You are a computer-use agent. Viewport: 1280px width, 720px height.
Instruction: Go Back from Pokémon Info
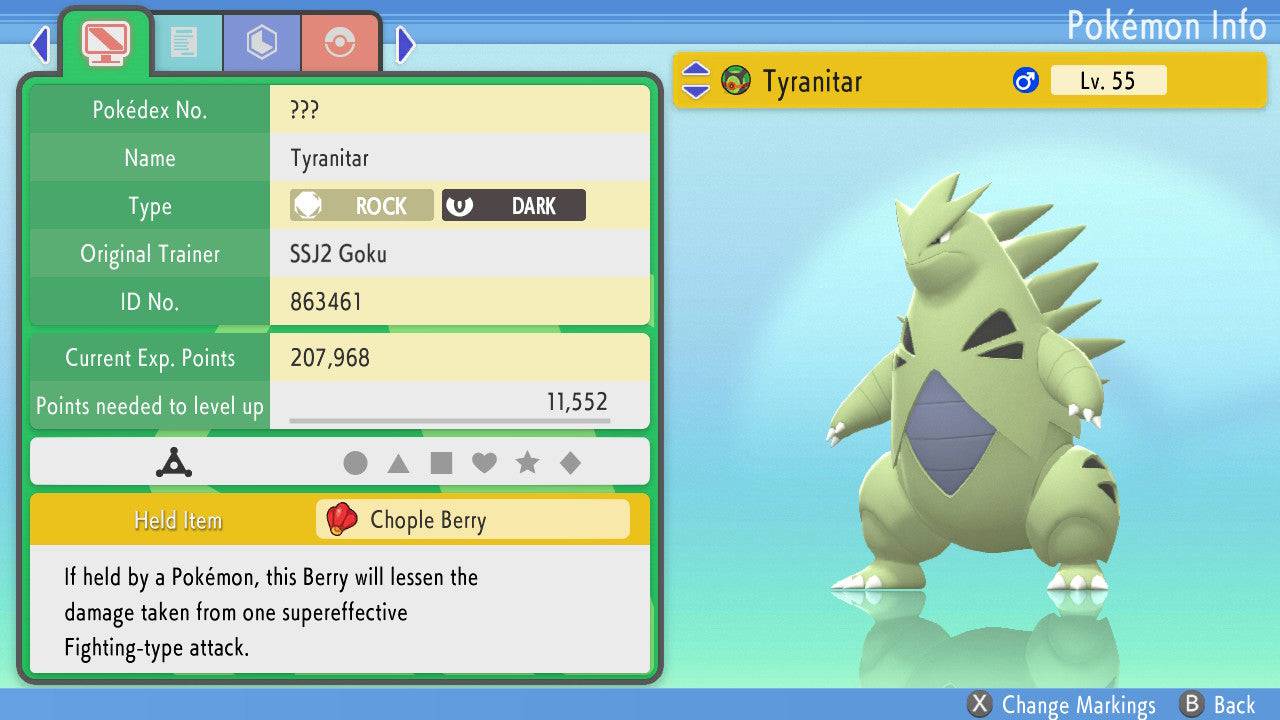[x=1217, y=705]
